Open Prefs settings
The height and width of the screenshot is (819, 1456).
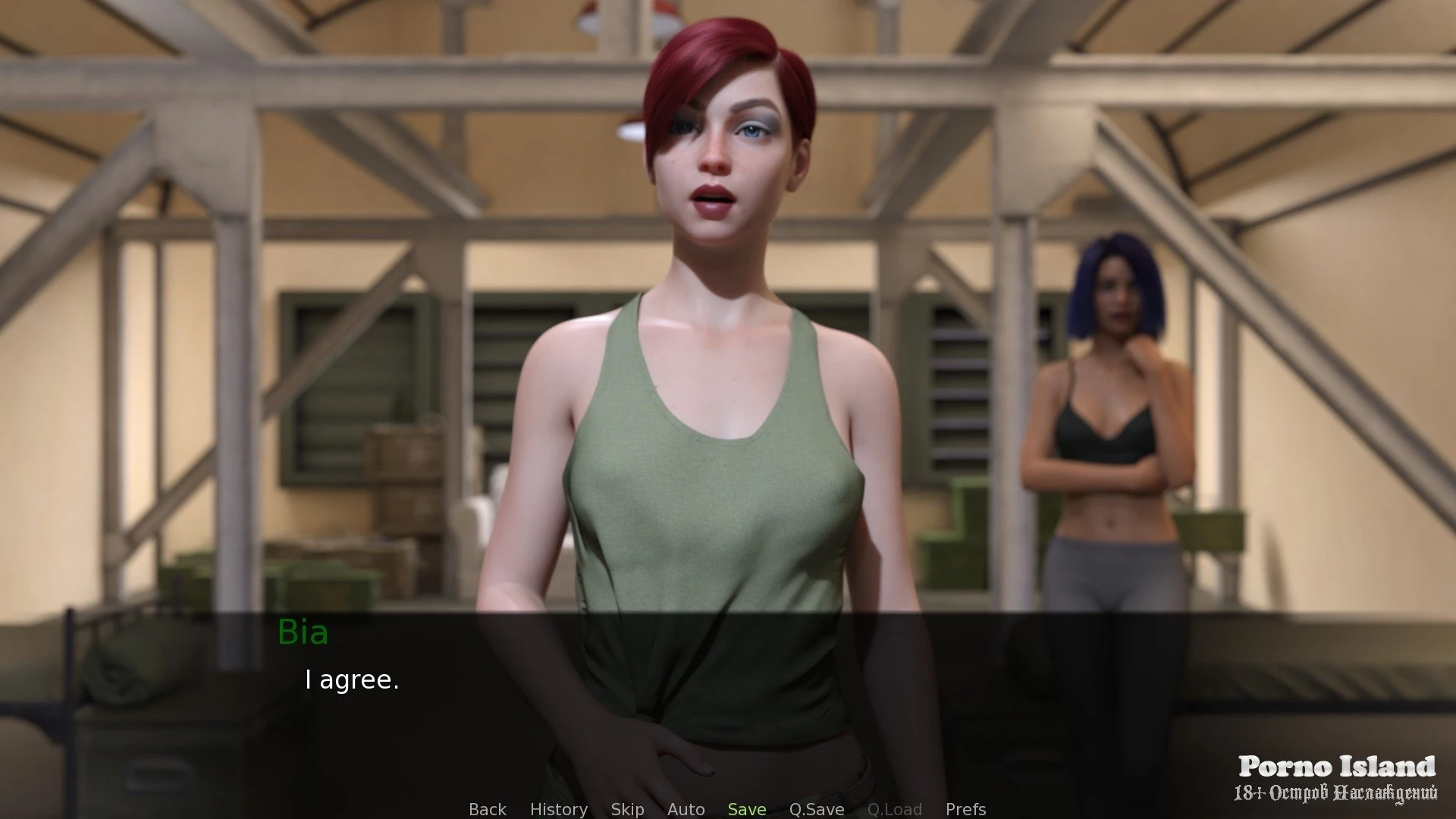(x=965, y=809)
